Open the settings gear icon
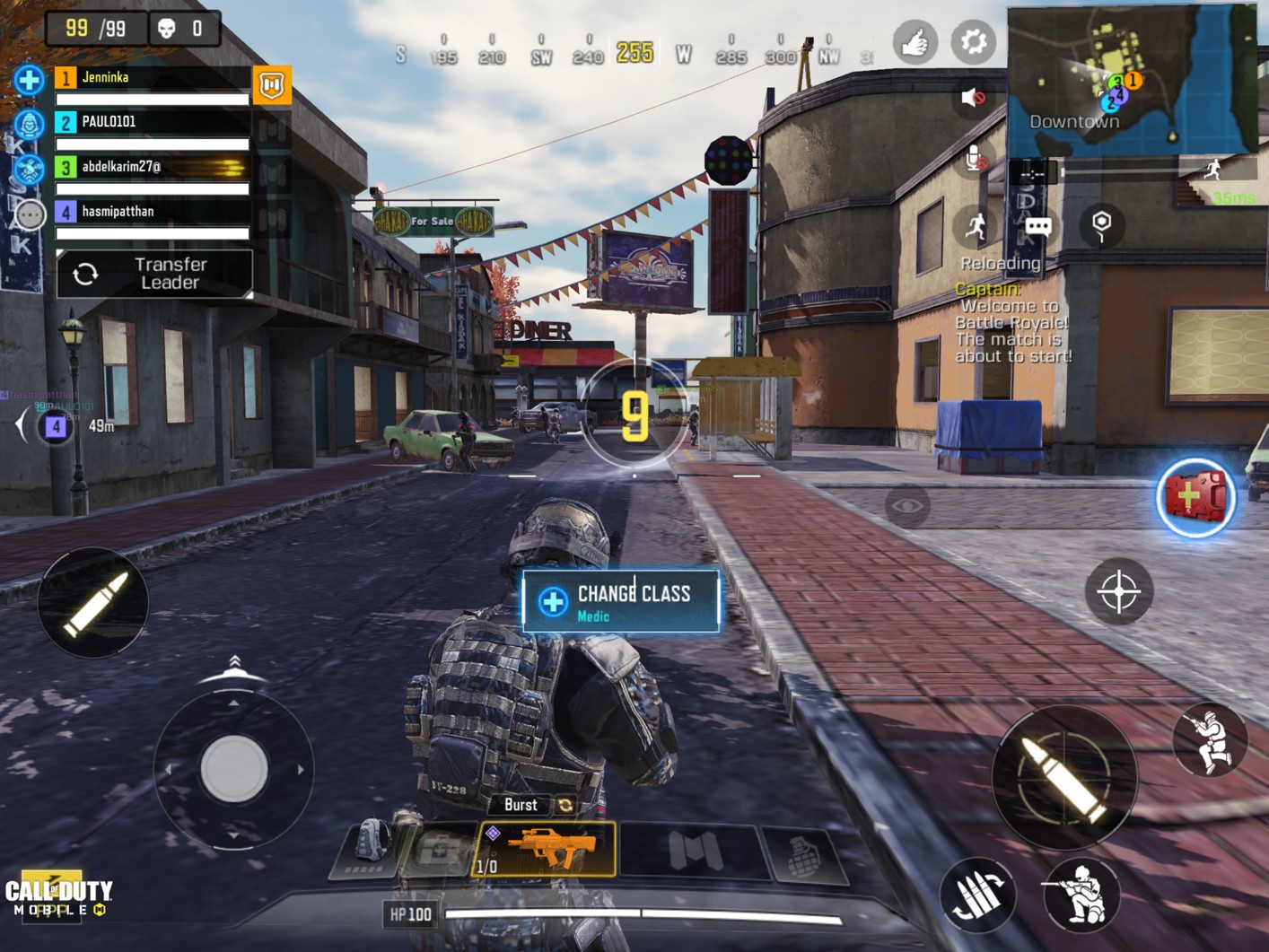This screenshot has height=952, width=1269. (x=973, y=41)
